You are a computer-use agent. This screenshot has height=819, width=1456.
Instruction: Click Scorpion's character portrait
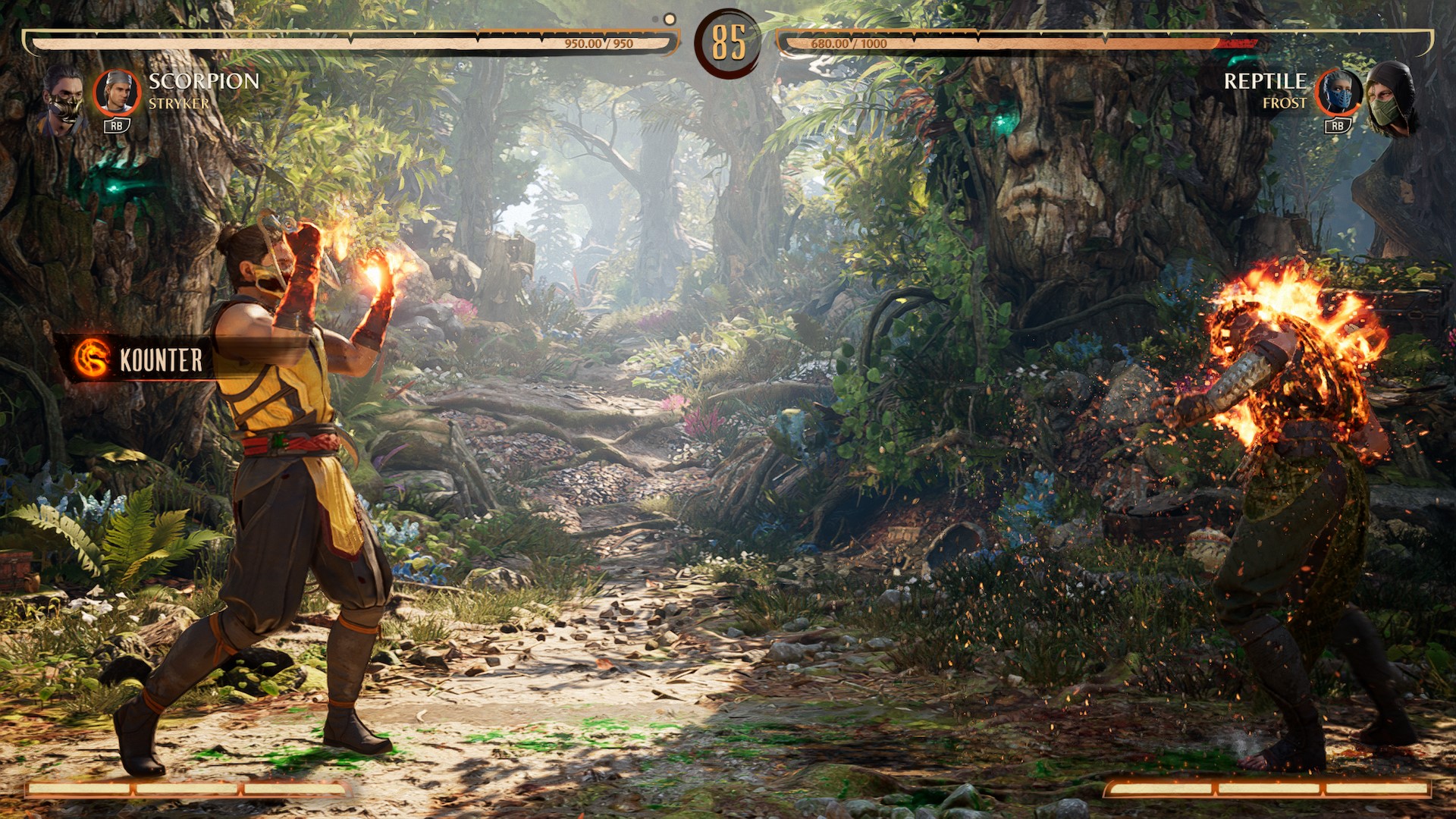(x=62, y=99)
